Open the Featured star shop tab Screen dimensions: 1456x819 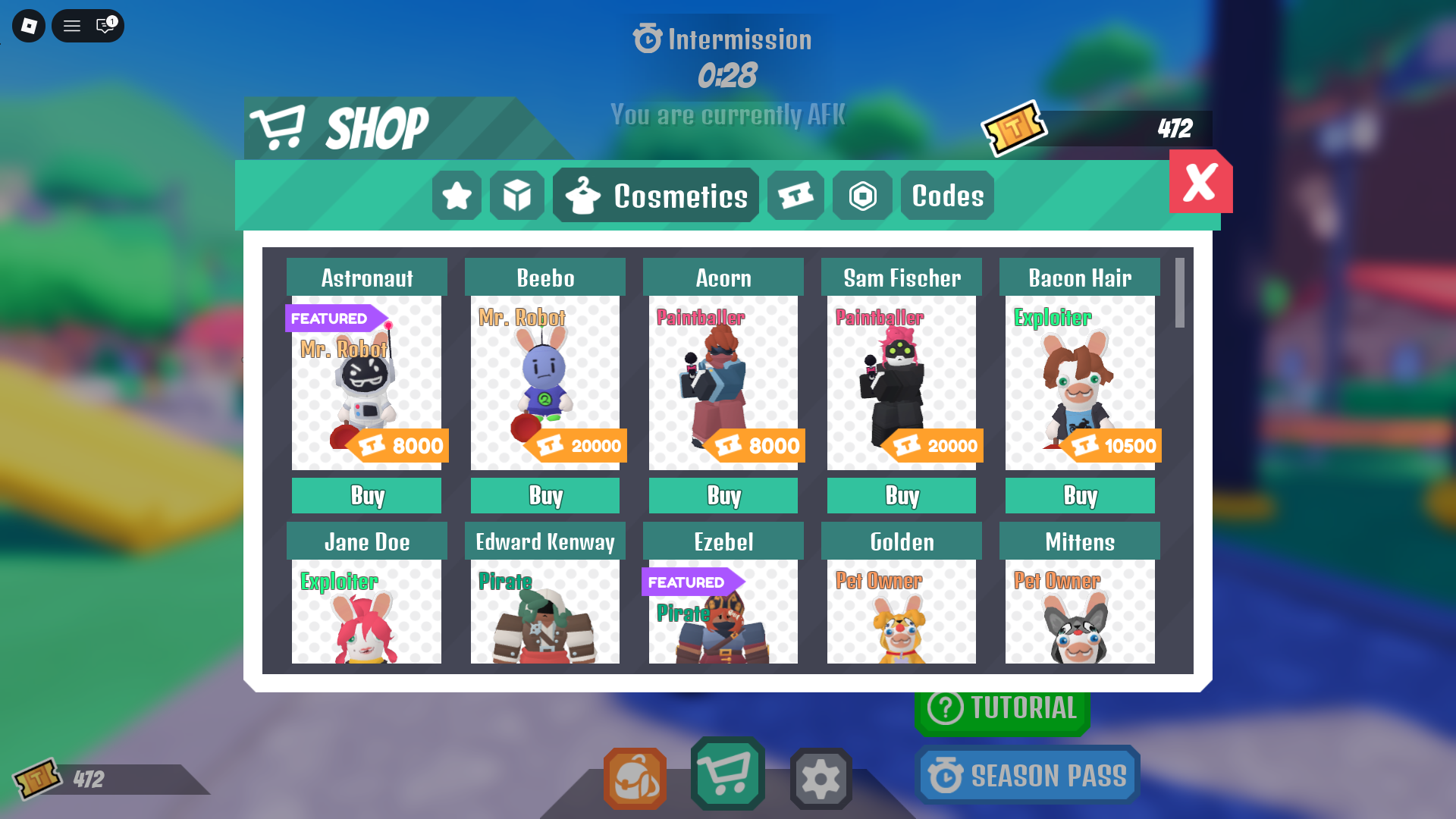pos(457,195)
